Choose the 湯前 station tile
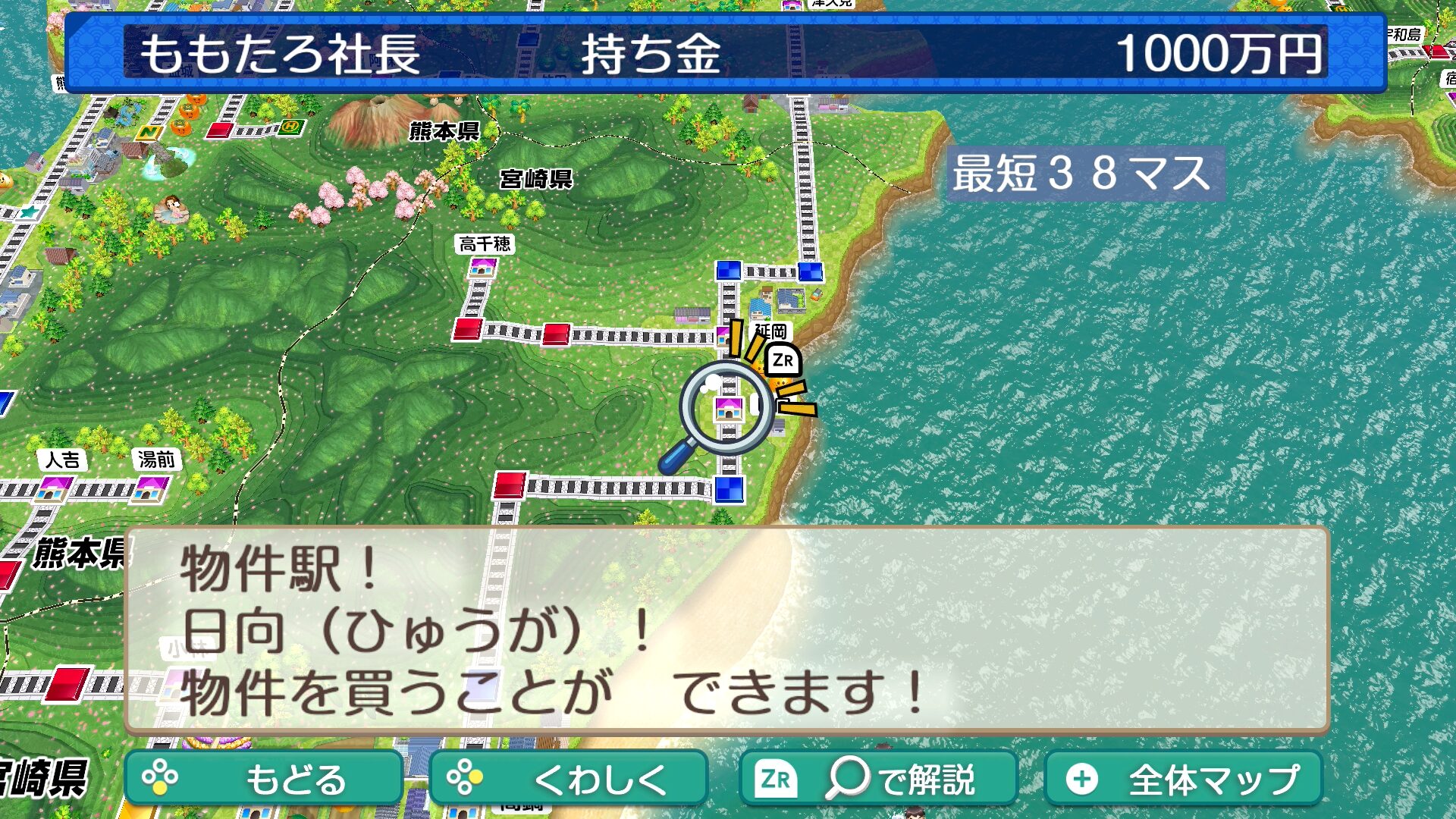This screenshot has height=819, width=1456. [150, 488]
